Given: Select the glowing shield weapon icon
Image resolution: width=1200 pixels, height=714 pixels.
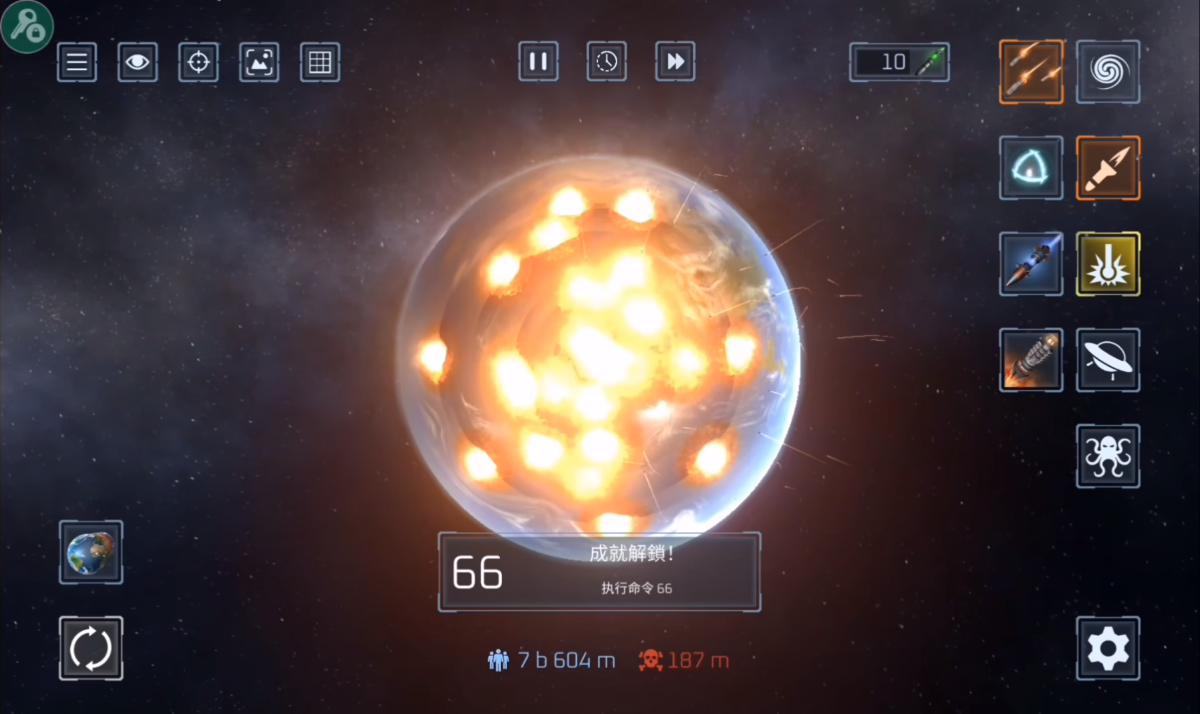Looking at the screenshot, I should pyautogui.click(x=1031, y=168).
